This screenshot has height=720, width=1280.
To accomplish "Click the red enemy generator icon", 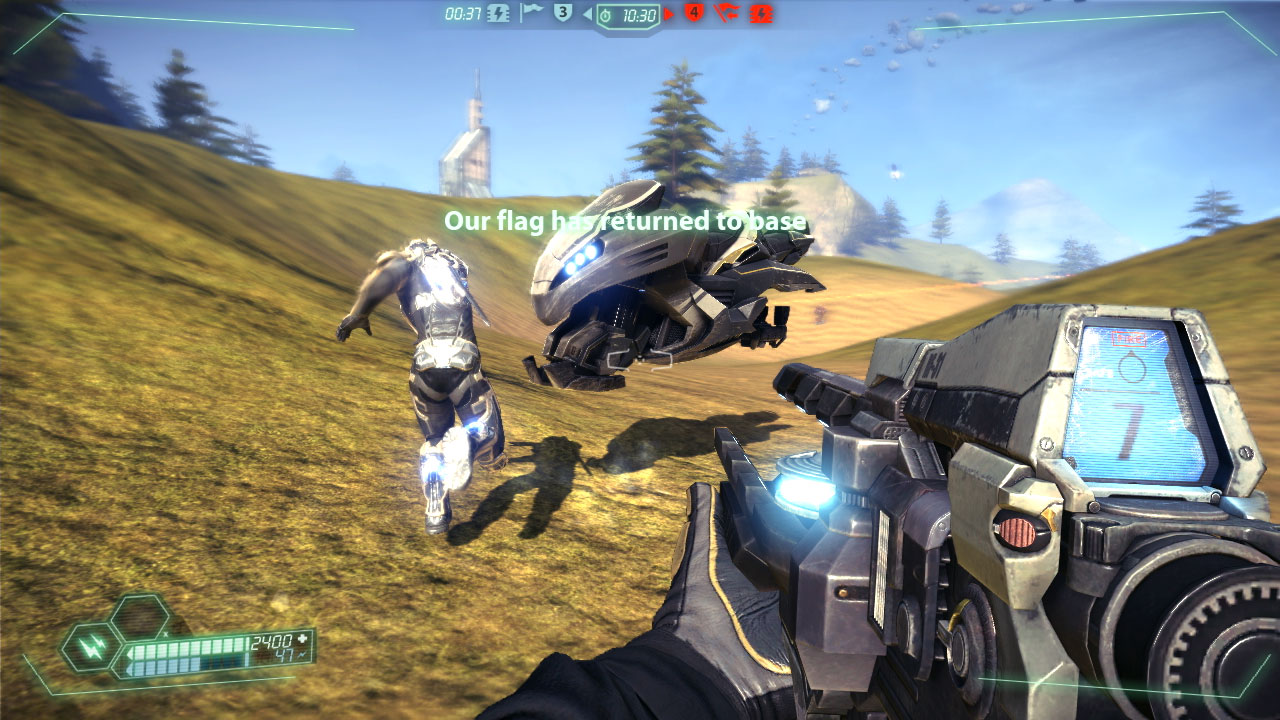I will tap(760, 14).
